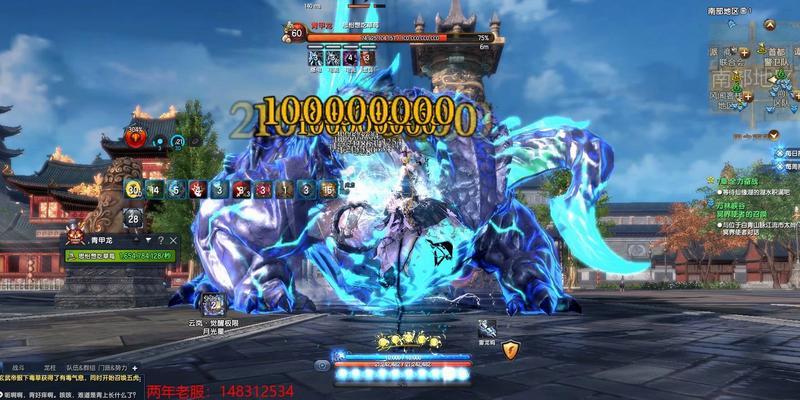Activate the golden shield skill icon
This screenshot has width=800, height=400.
(511, 349)
